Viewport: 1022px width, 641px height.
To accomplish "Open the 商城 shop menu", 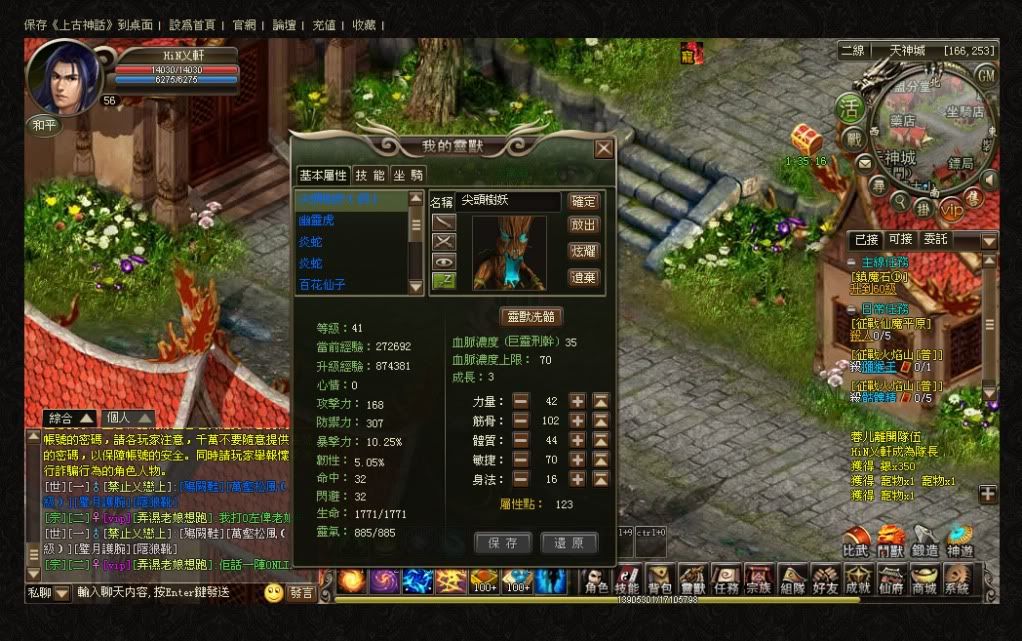I will tap(923, 581).
